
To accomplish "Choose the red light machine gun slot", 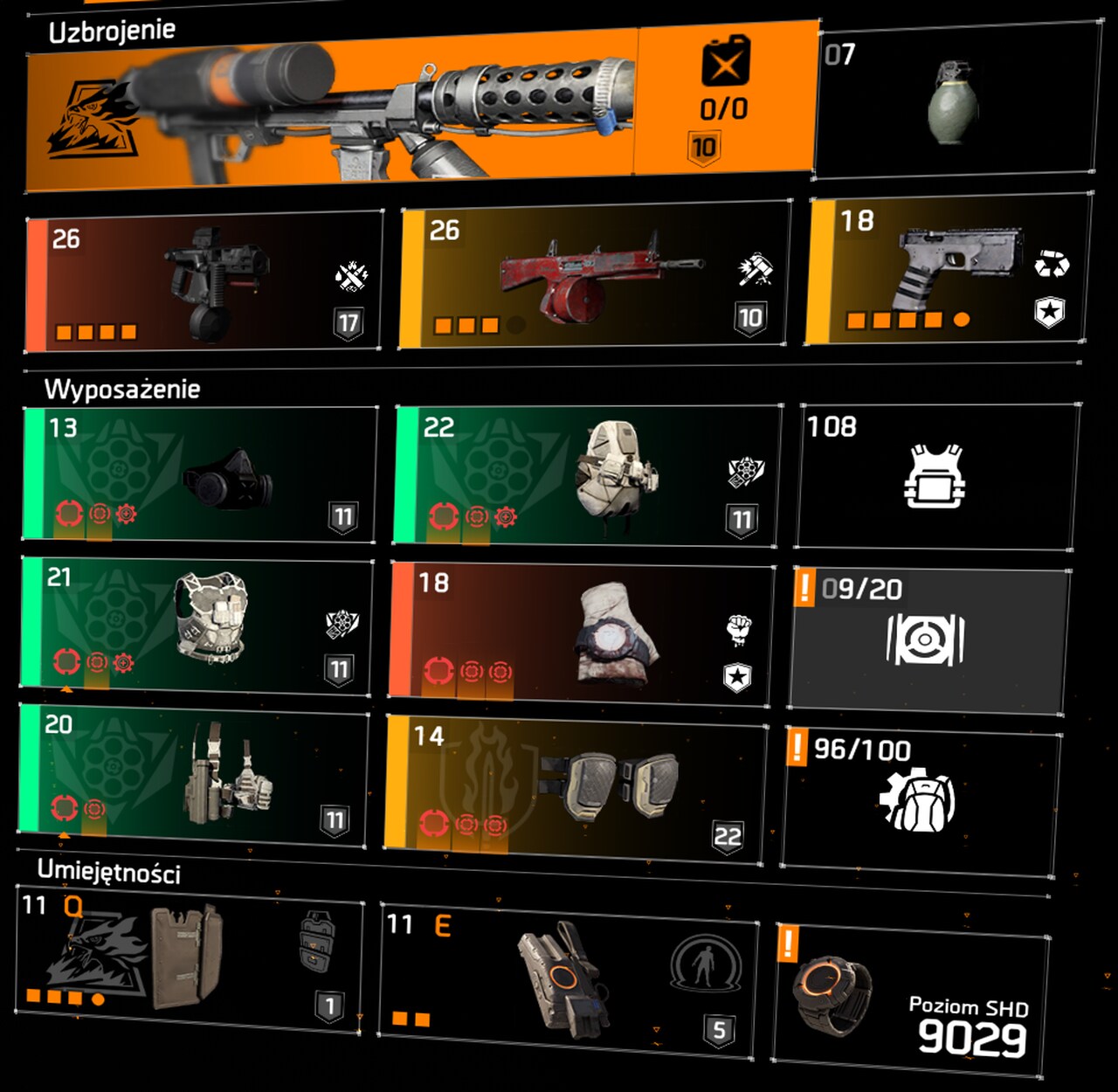I will (x=596, y=276).
